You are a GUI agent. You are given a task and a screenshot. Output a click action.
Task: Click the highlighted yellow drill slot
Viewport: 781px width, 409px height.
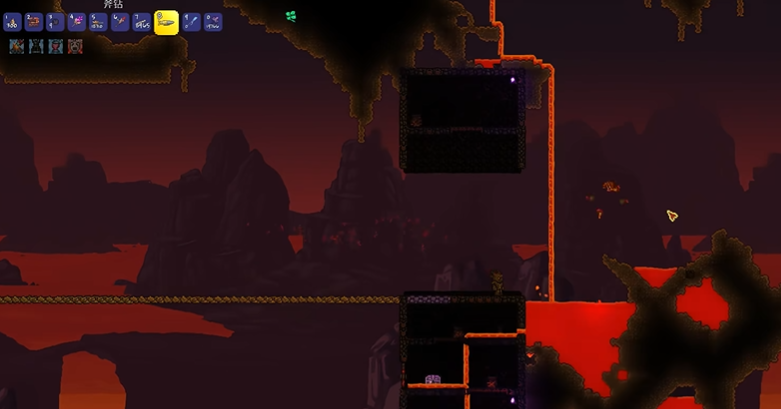[166, 22]
